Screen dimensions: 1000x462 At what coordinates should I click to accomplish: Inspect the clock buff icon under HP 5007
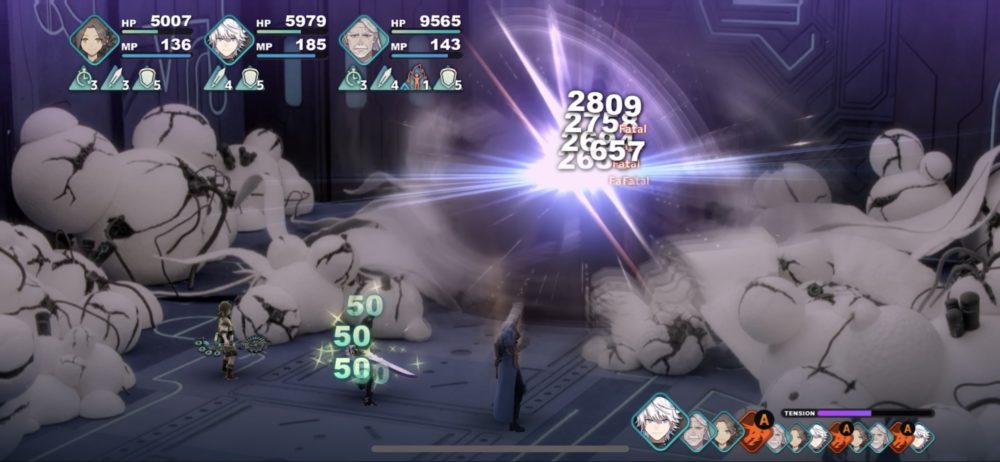point(82,77)
